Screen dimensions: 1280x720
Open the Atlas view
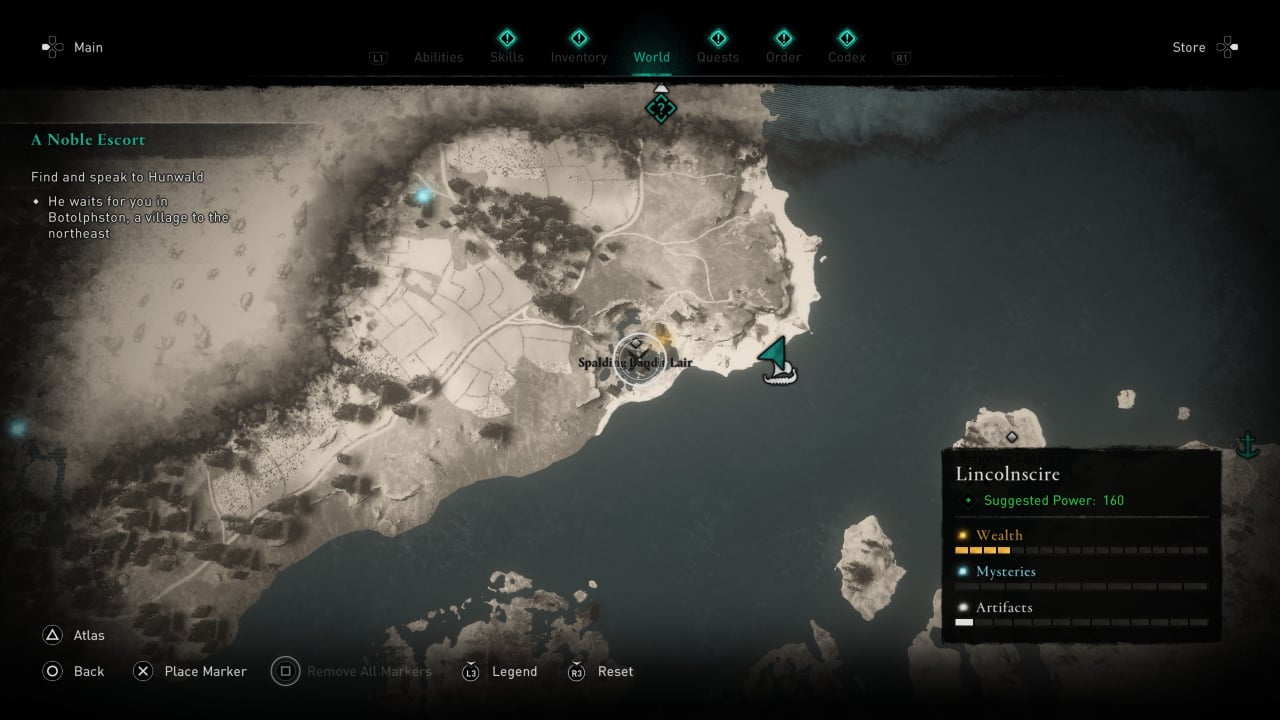[88, 635]
